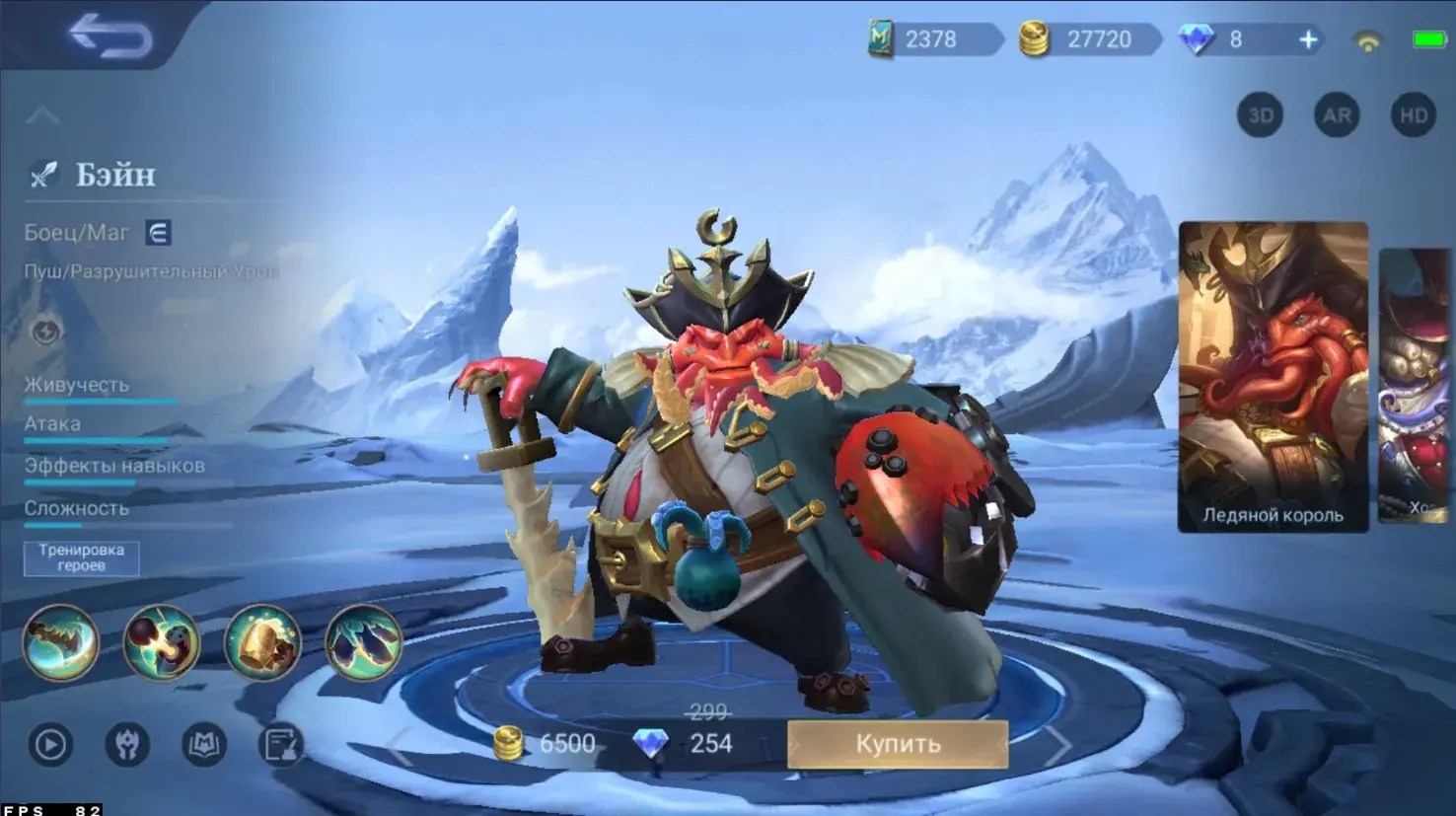Open the open-book hero guide icon
Screen dimensions: 1456x816
point(204,745)
